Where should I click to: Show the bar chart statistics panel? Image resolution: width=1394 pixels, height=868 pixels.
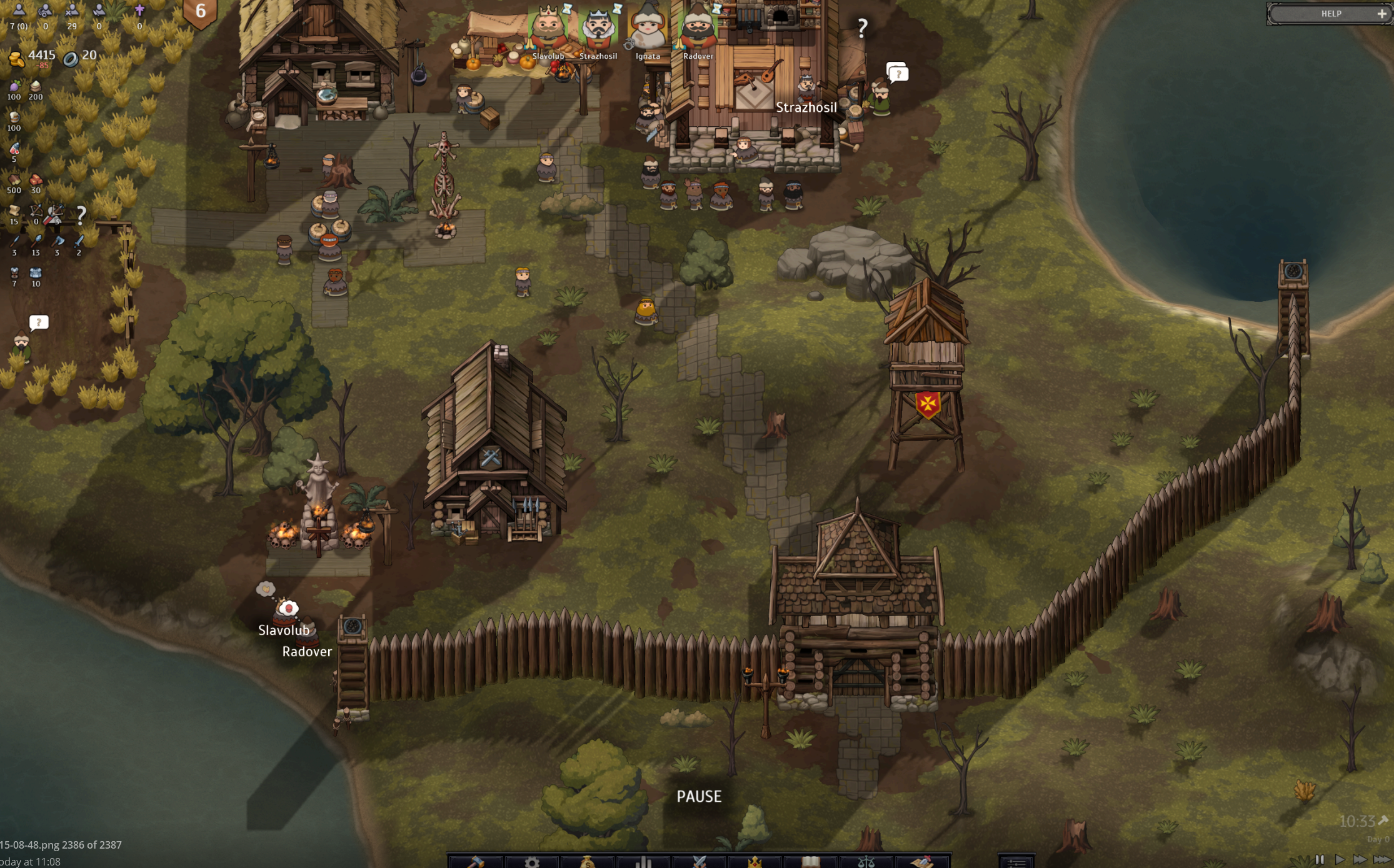[x=643, y=862]
